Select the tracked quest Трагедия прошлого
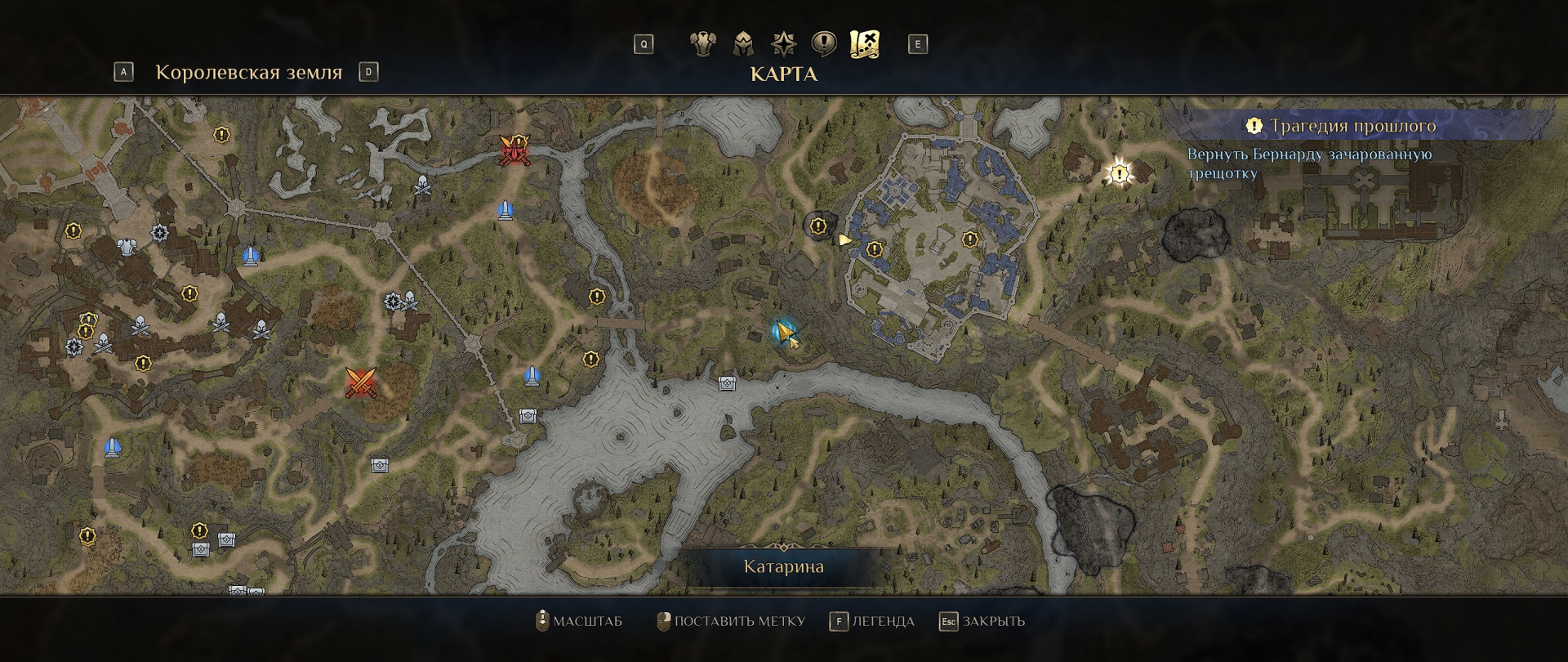Screen dimensions: 1568x662 [1352, 126]
